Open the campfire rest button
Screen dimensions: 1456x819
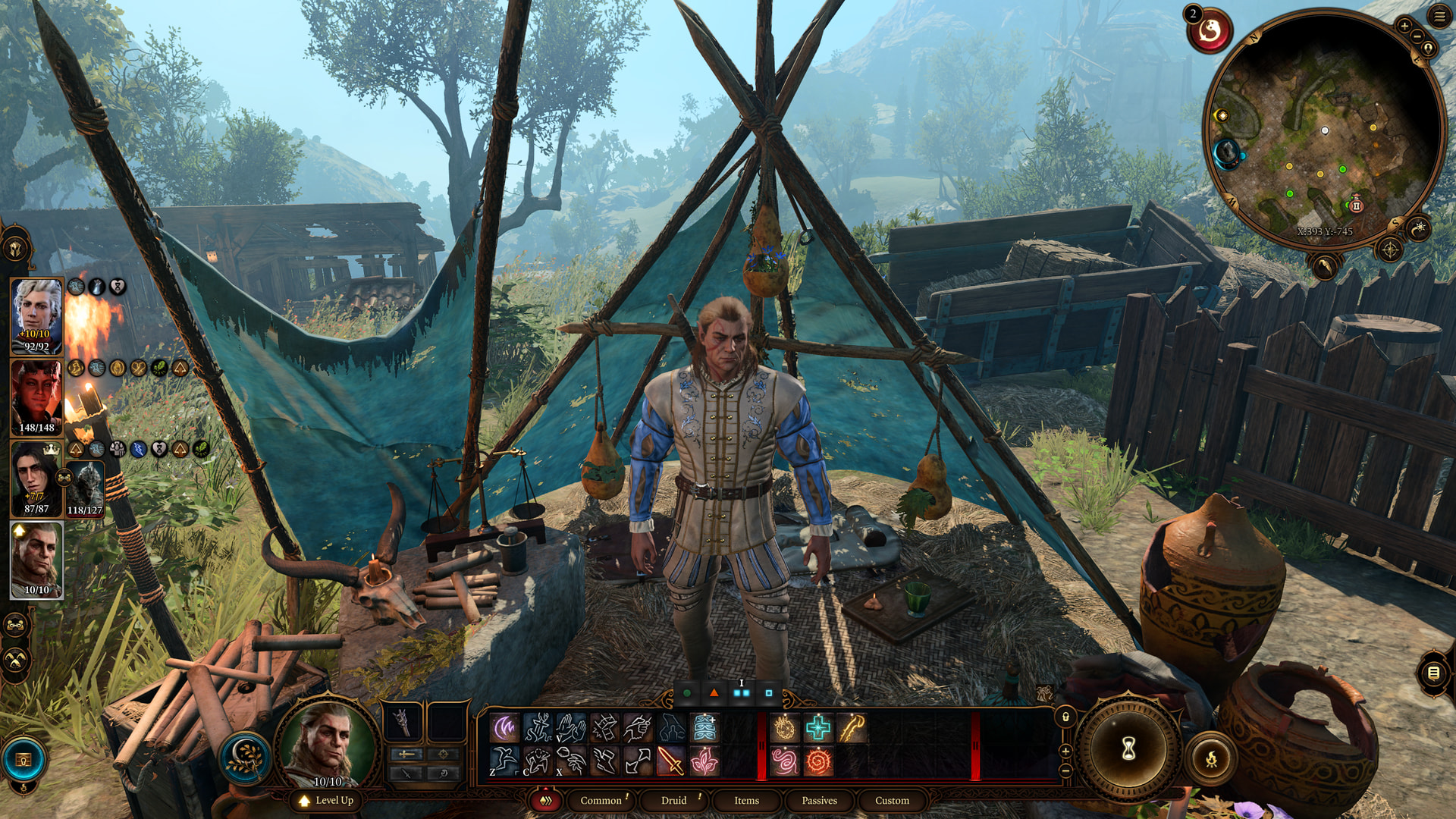[x=1211, y=758]
